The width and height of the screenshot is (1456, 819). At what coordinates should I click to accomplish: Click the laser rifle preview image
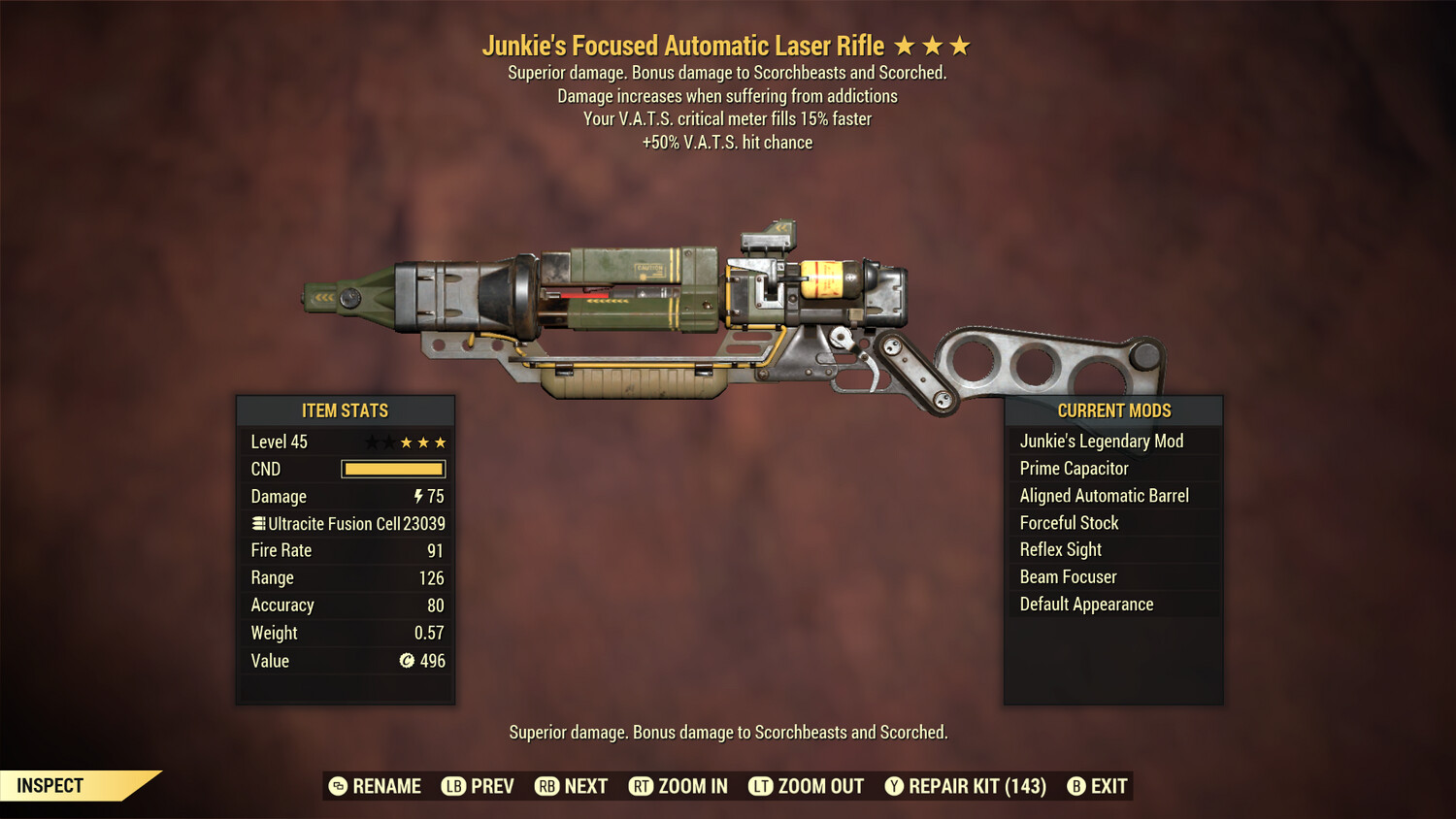[x=728, y=301]
